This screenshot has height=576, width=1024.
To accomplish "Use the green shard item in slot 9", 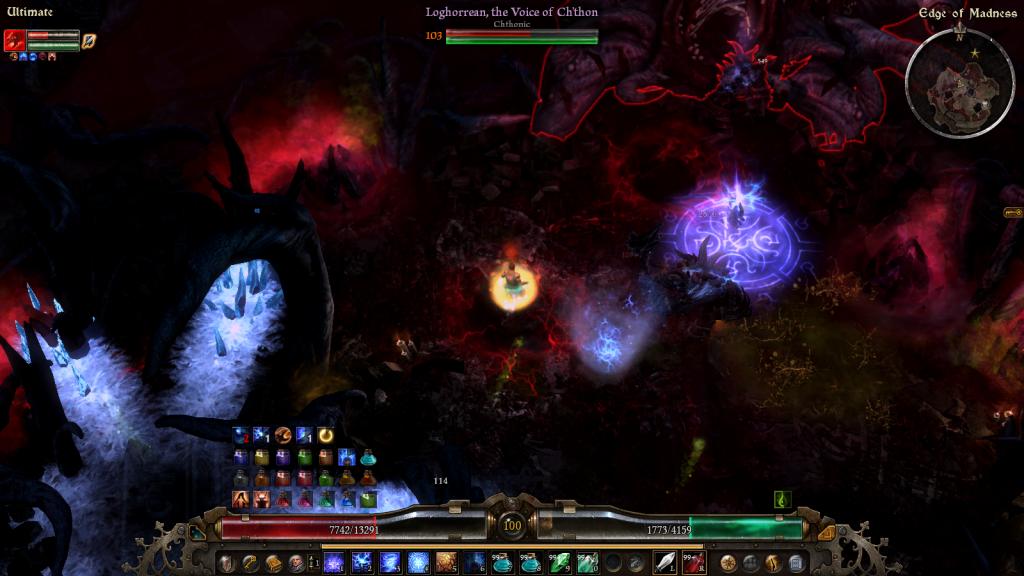I will coord(558,562).
